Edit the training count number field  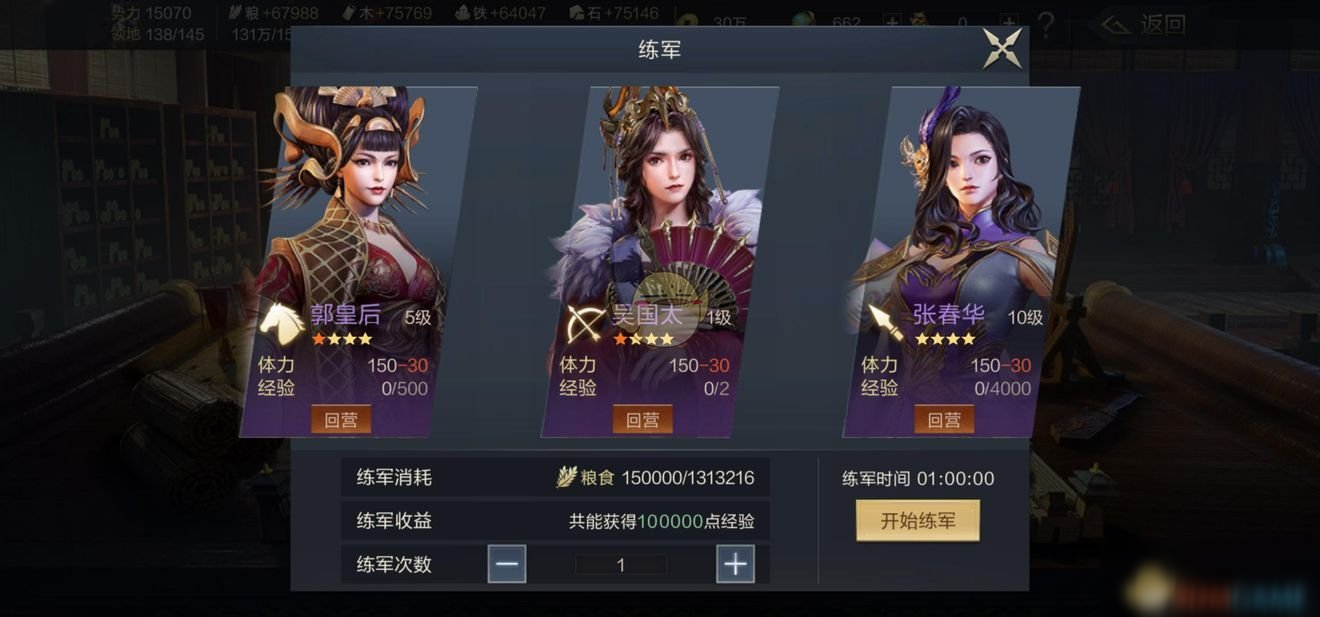[x=620, y=565]
